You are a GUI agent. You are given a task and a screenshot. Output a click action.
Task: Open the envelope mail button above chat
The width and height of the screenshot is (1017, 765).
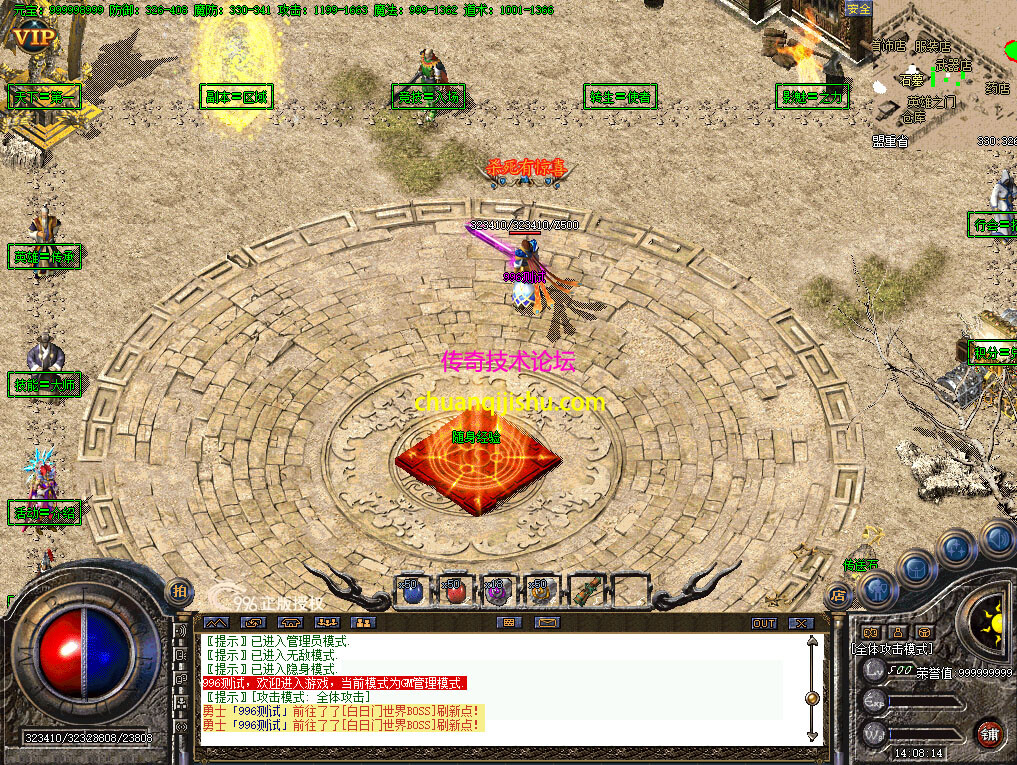pyautogui.click(x=547, y=623)
